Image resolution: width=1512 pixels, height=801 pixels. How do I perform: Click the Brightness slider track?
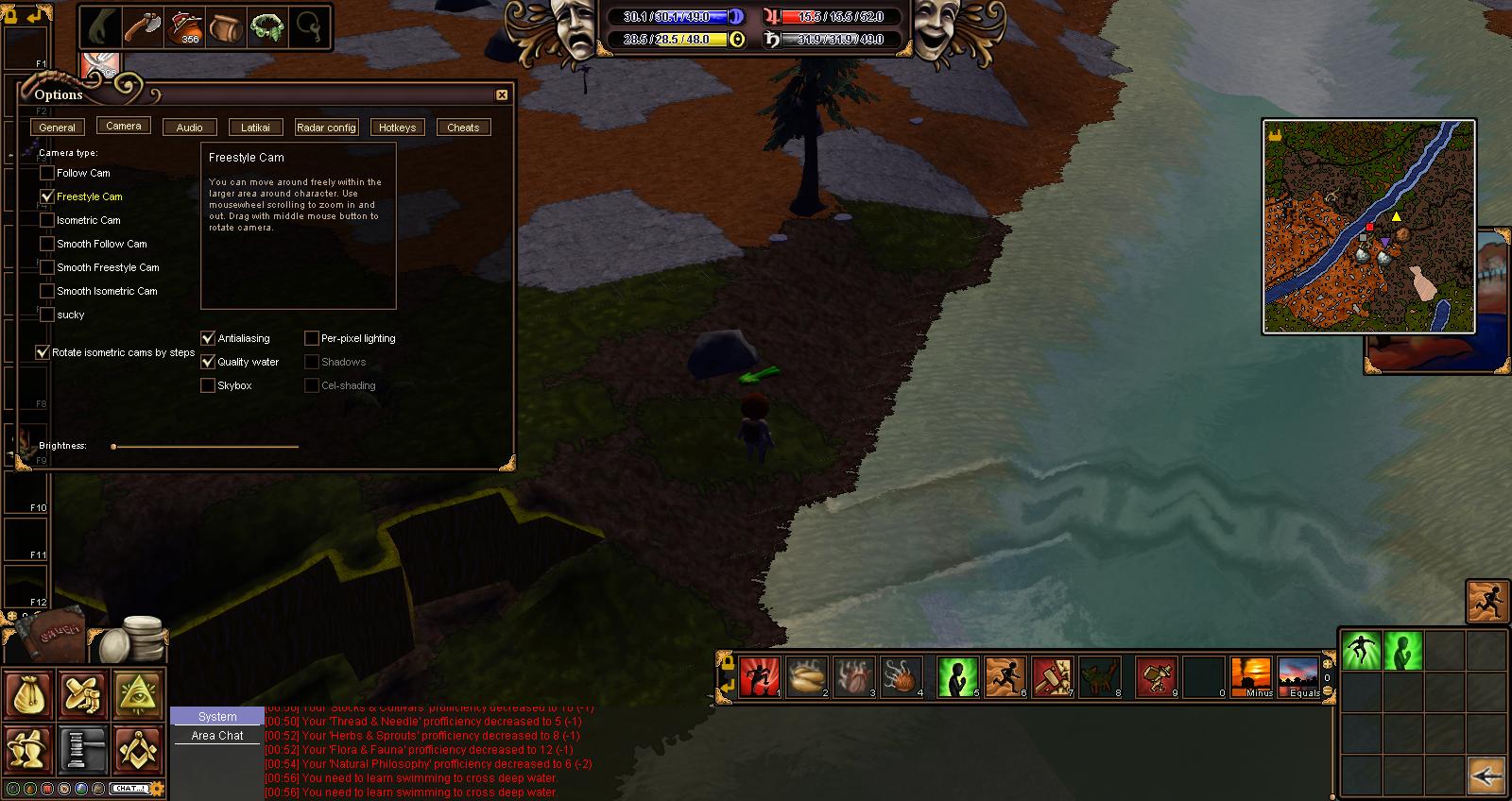click(x=205, y=446)
